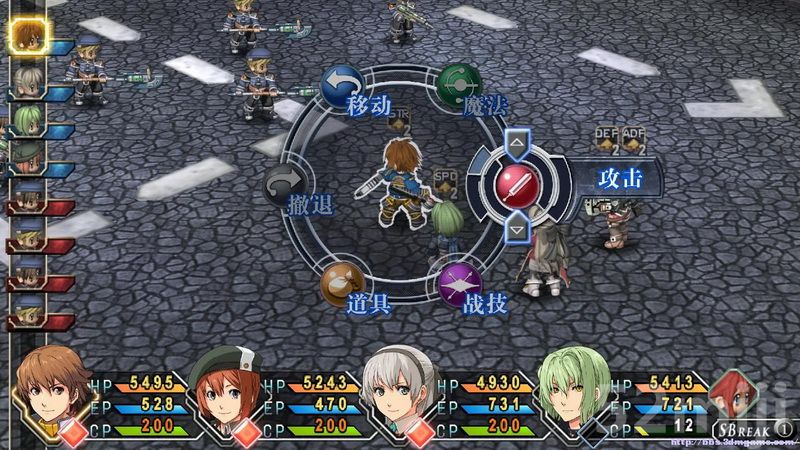The height and width of the screenshot is (450, 800).
Task: Click the down arrow below the attack icon
Action: [x=517, y=229]
